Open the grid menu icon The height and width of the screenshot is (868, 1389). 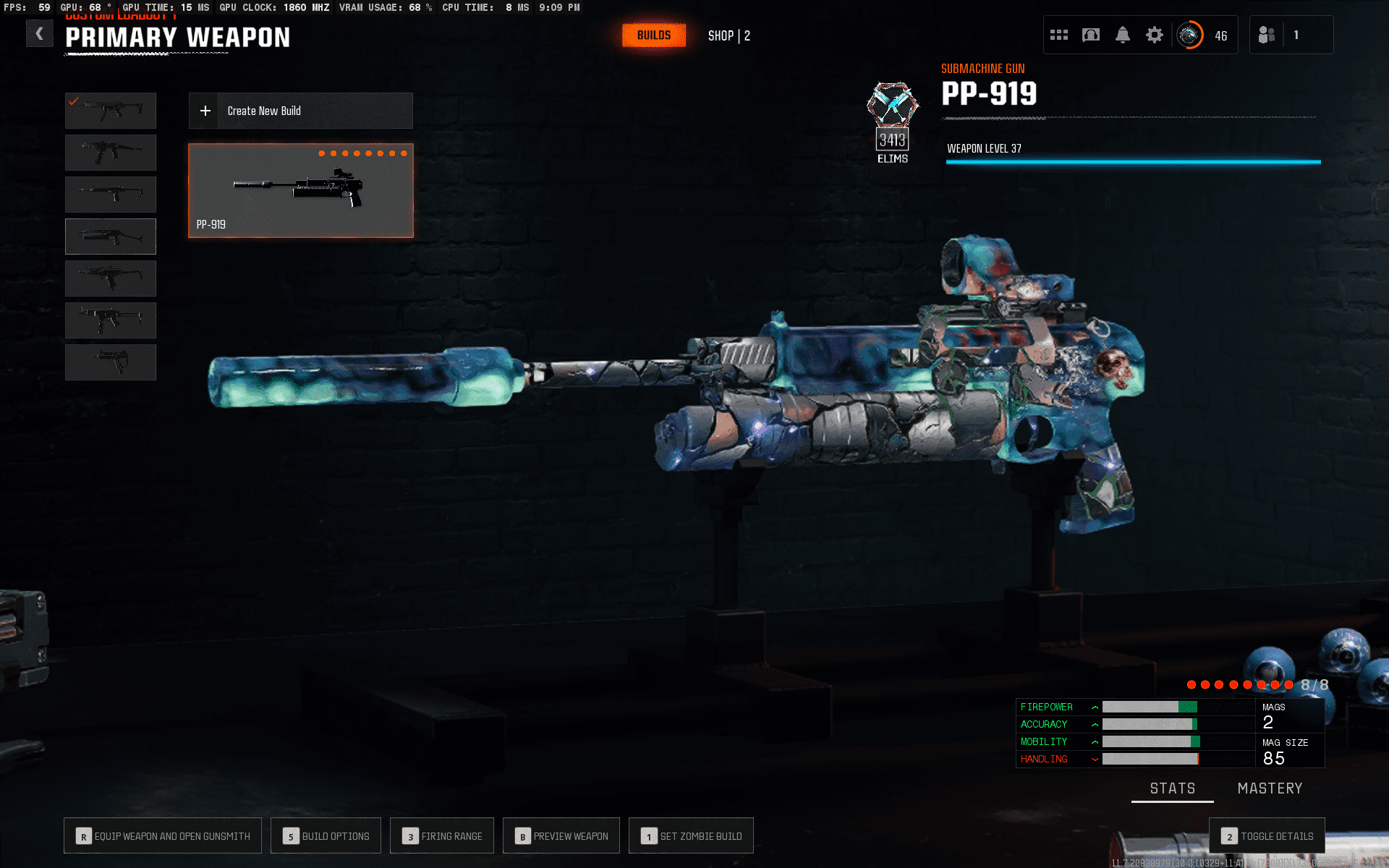[x=1059, y=35]
